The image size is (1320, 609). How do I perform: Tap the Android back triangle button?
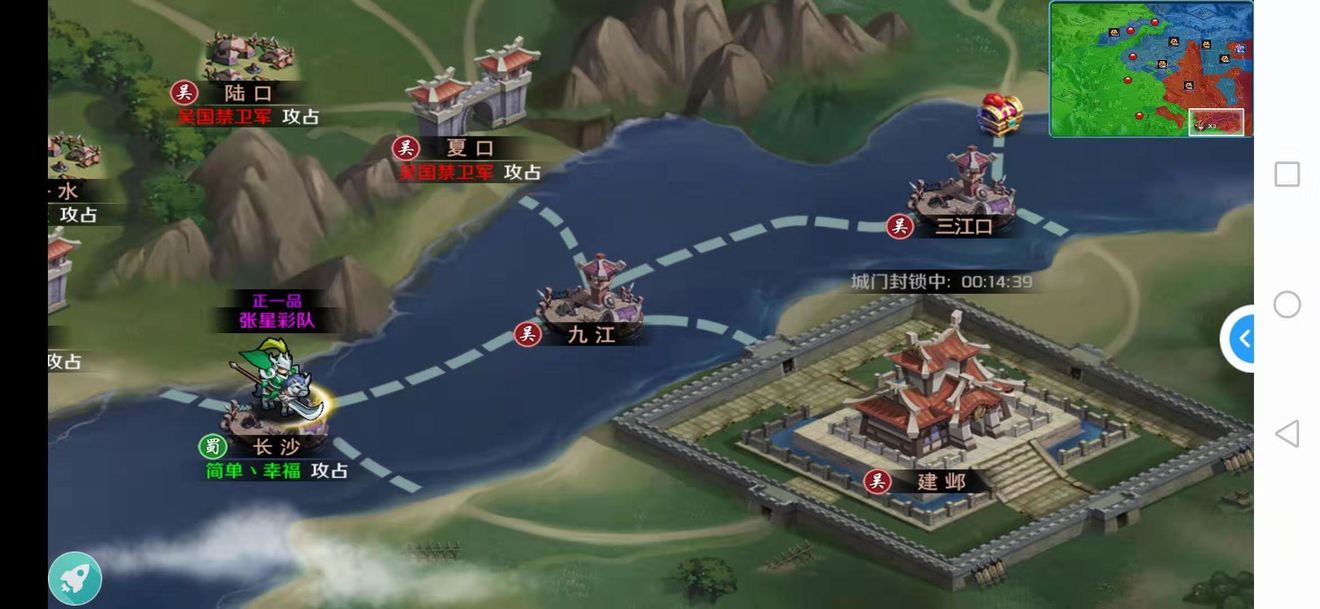(1287, 434)
